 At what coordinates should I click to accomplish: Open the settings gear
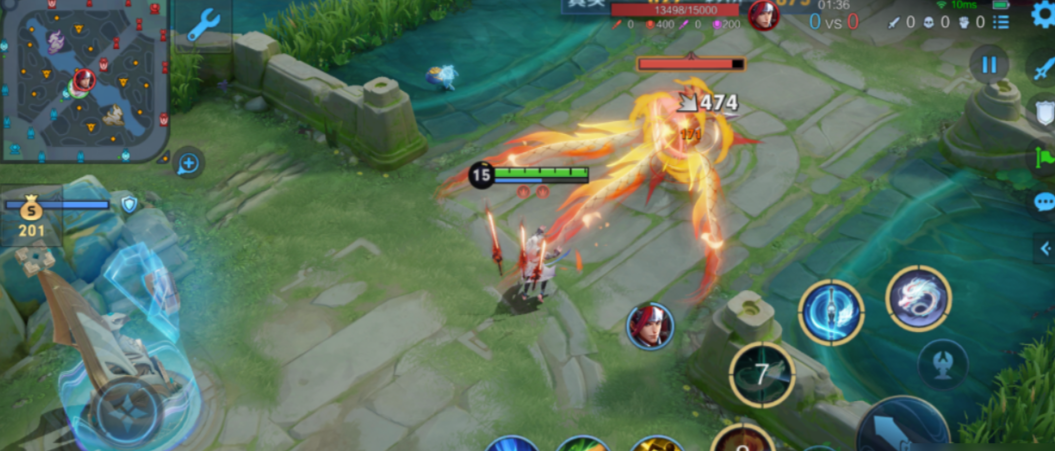coord(1042,17)
